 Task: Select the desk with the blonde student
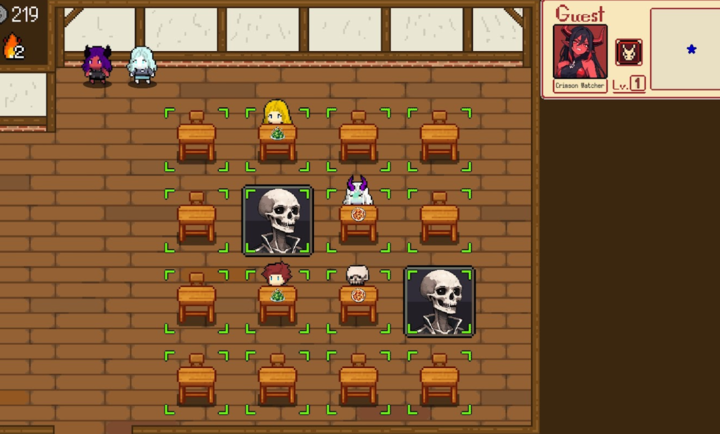277,138
